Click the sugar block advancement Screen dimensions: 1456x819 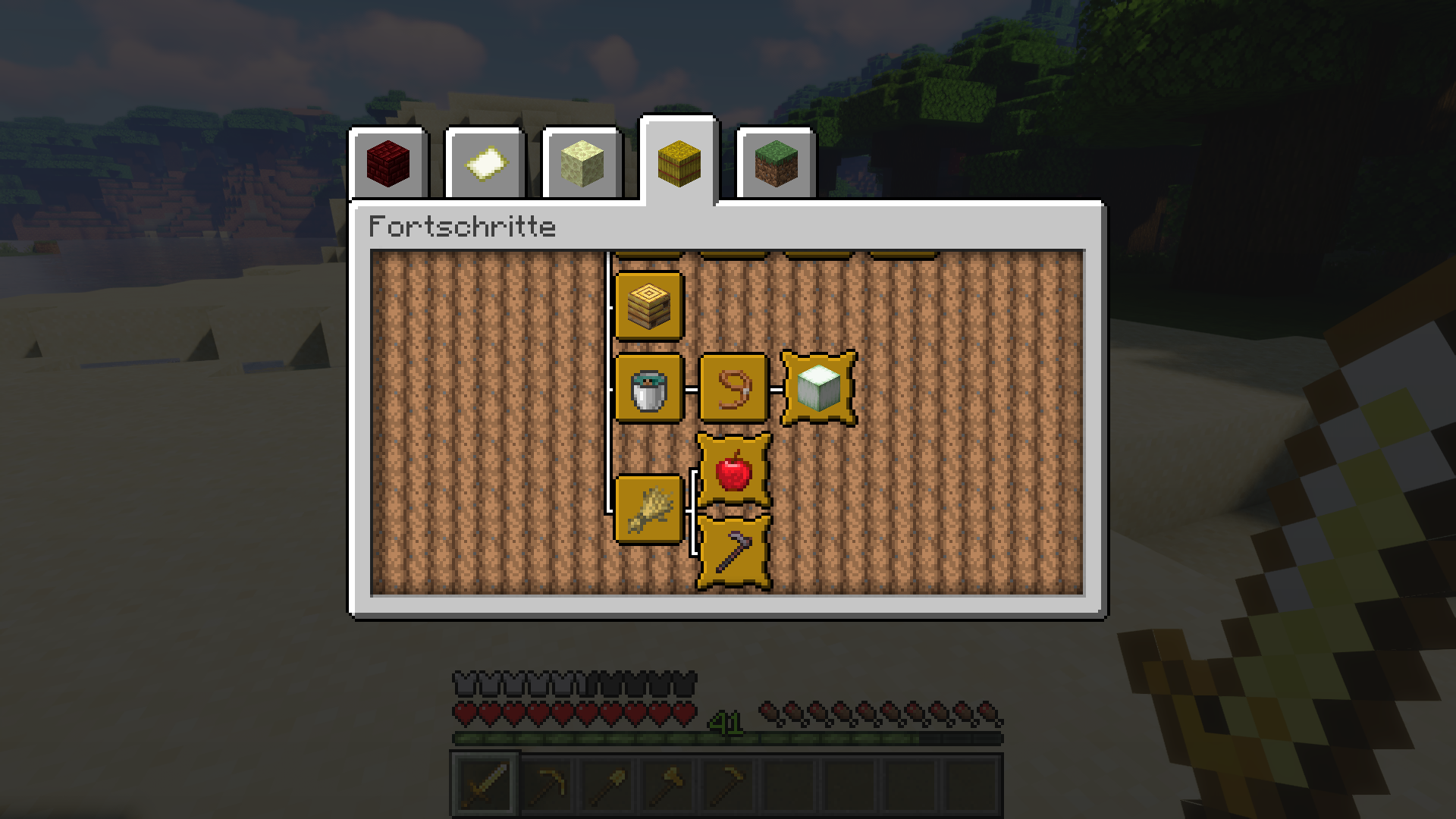coord(819,389)
